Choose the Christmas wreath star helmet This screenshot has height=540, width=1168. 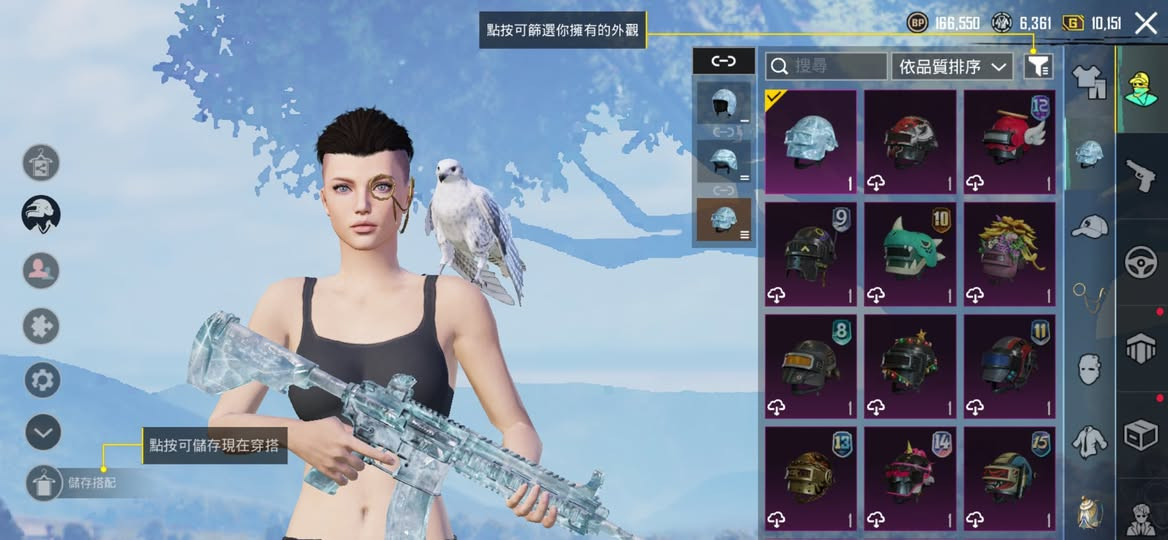pos(910,366)
